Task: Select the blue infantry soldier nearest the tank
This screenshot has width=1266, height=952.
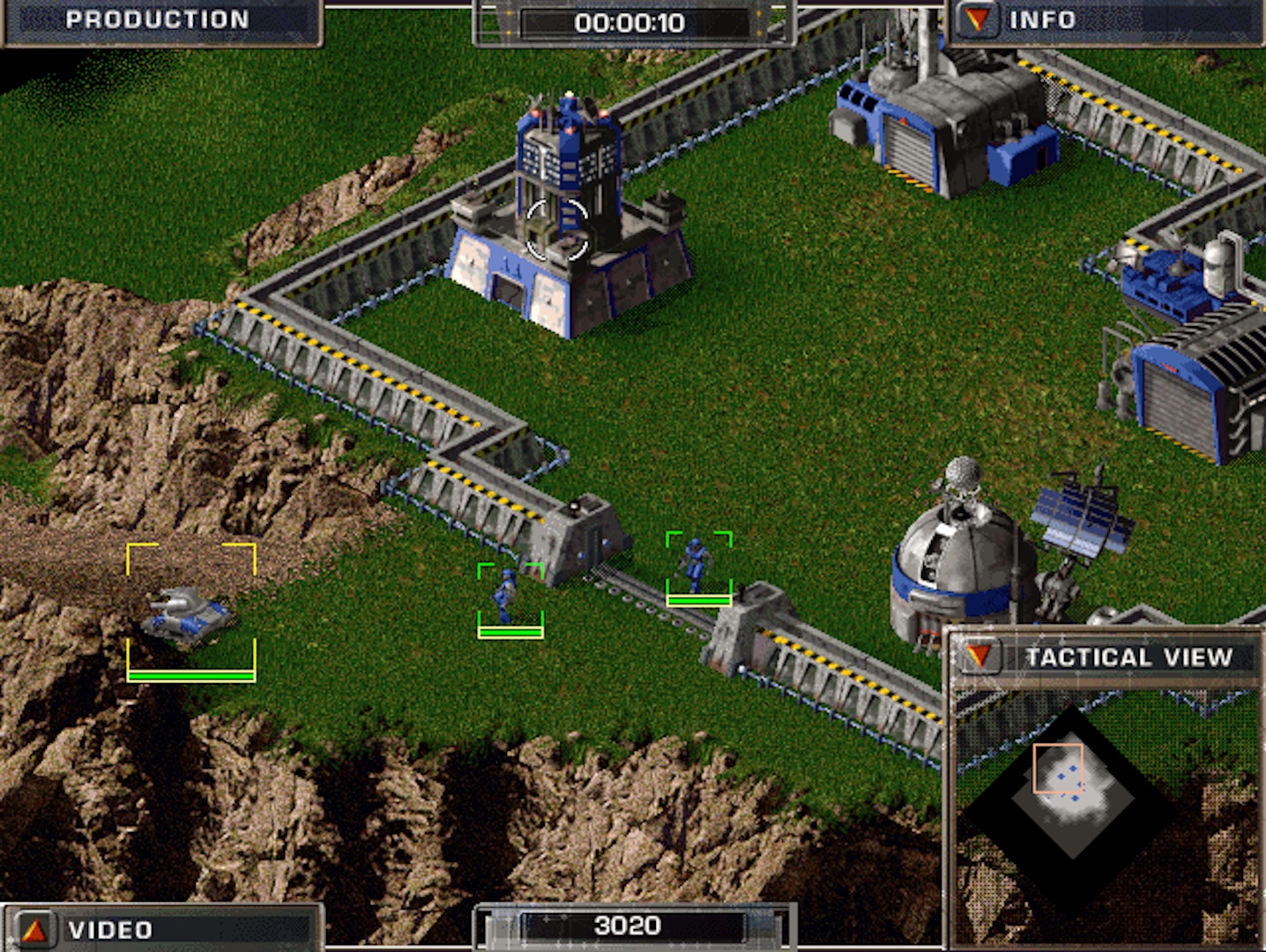Action: (x=508, y=595)
